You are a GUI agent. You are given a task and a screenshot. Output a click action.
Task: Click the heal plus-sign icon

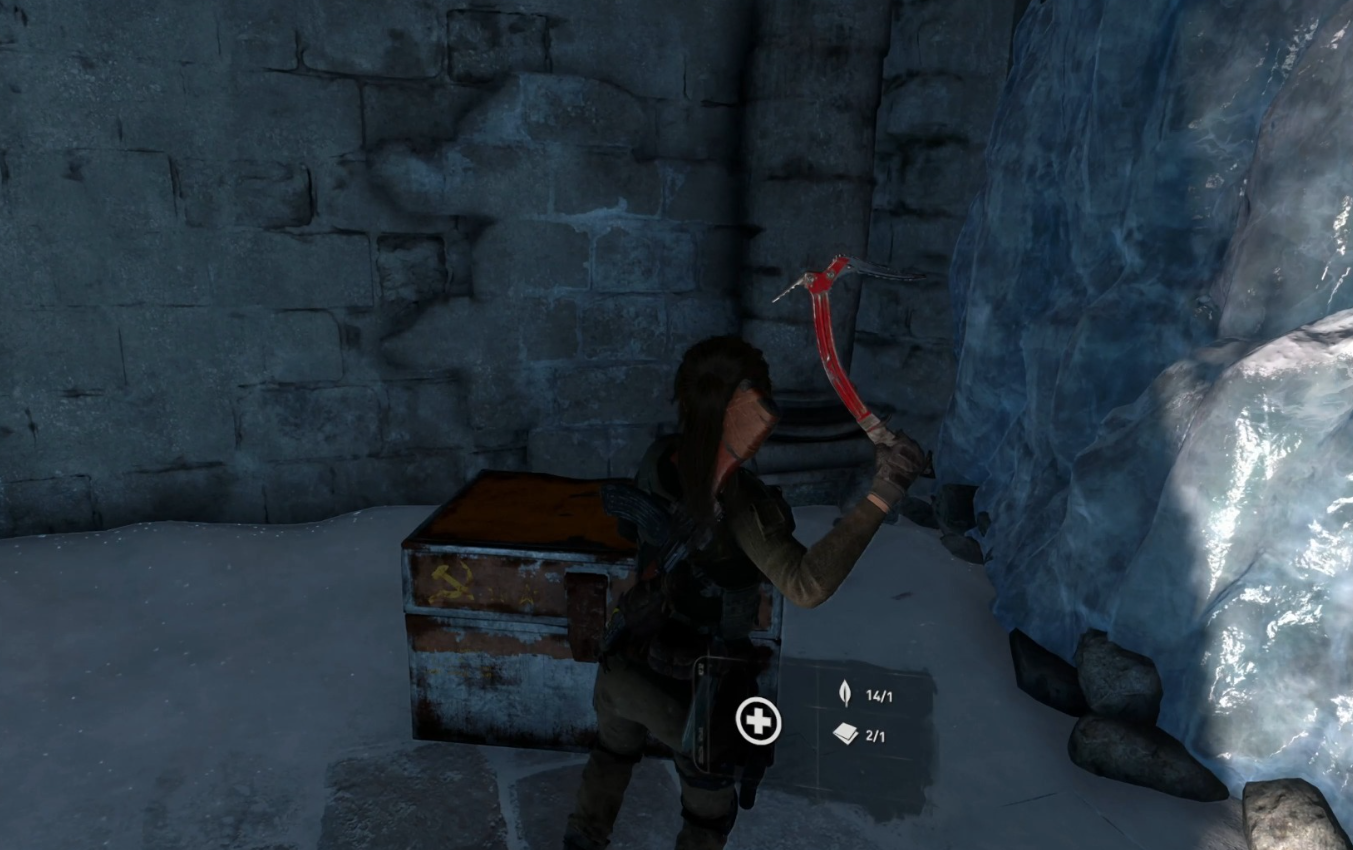click(759, 721)
